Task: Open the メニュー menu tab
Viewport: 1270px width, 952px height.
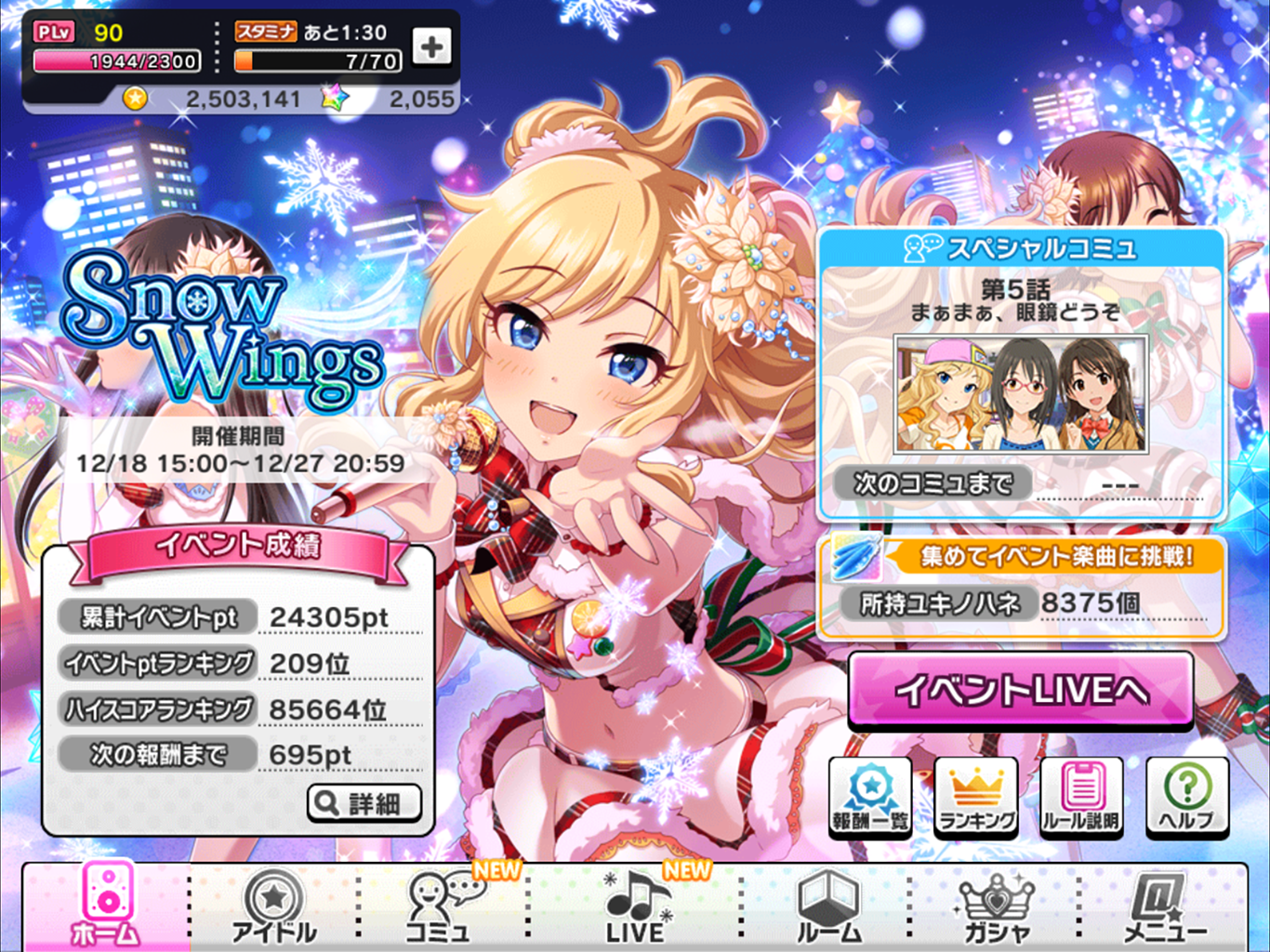Action: coord(1163,906)
